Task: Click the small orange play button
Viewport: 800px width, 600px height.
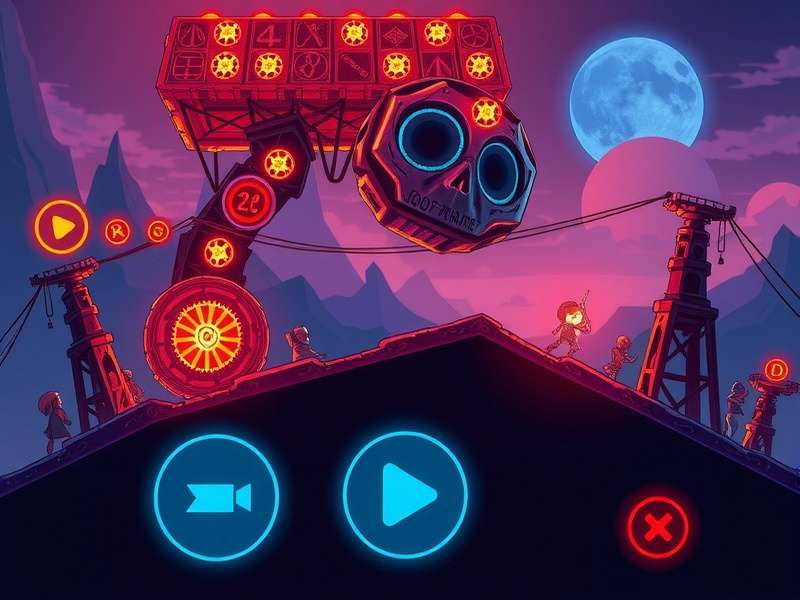Action: point(62,227)
